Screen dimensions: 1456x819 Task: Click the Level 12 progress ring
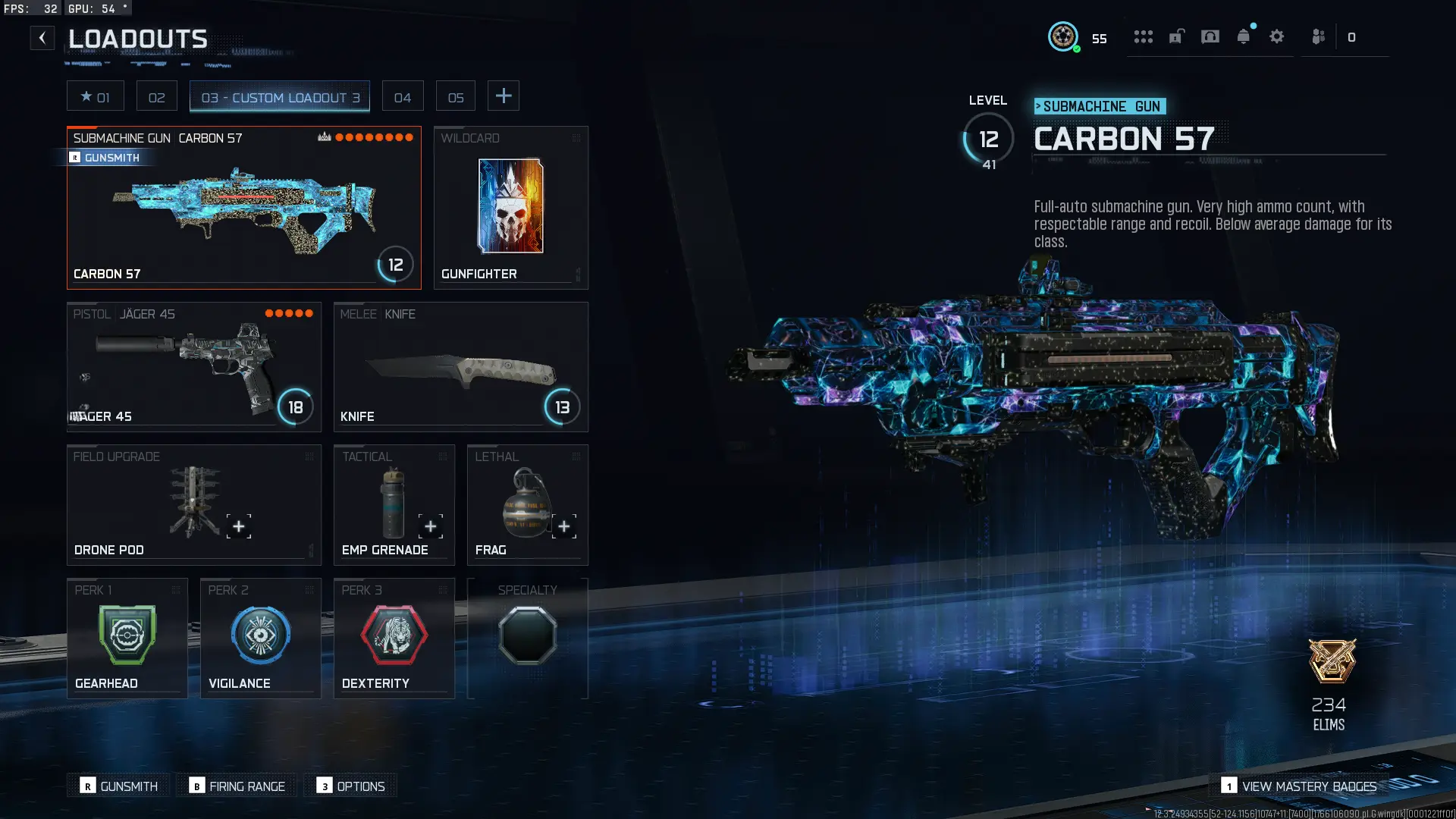(988, 139)
